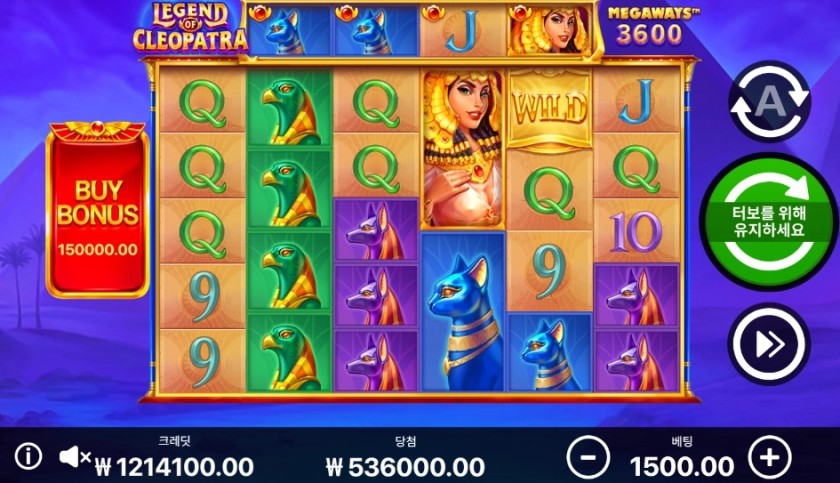Open the game info page

click(28, 458)
